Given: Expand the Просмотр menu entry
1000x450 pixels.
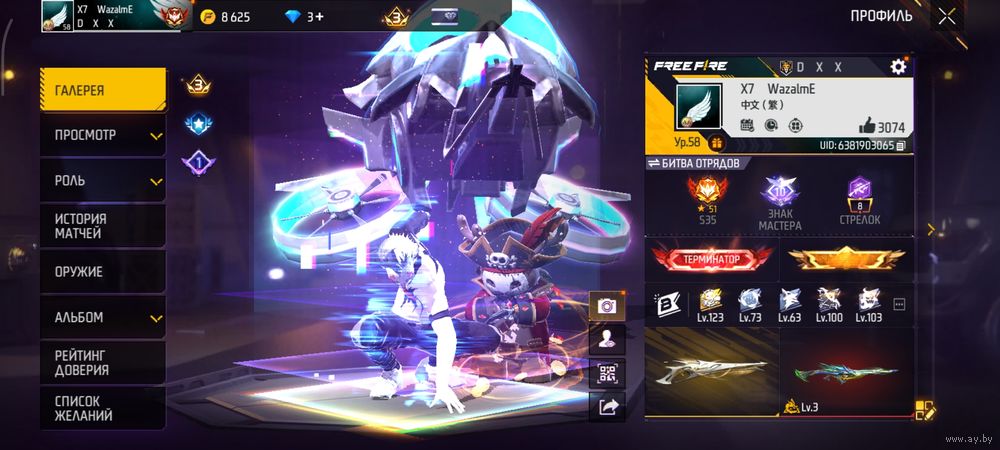Looking at the screenshot, I should (103, 135).
